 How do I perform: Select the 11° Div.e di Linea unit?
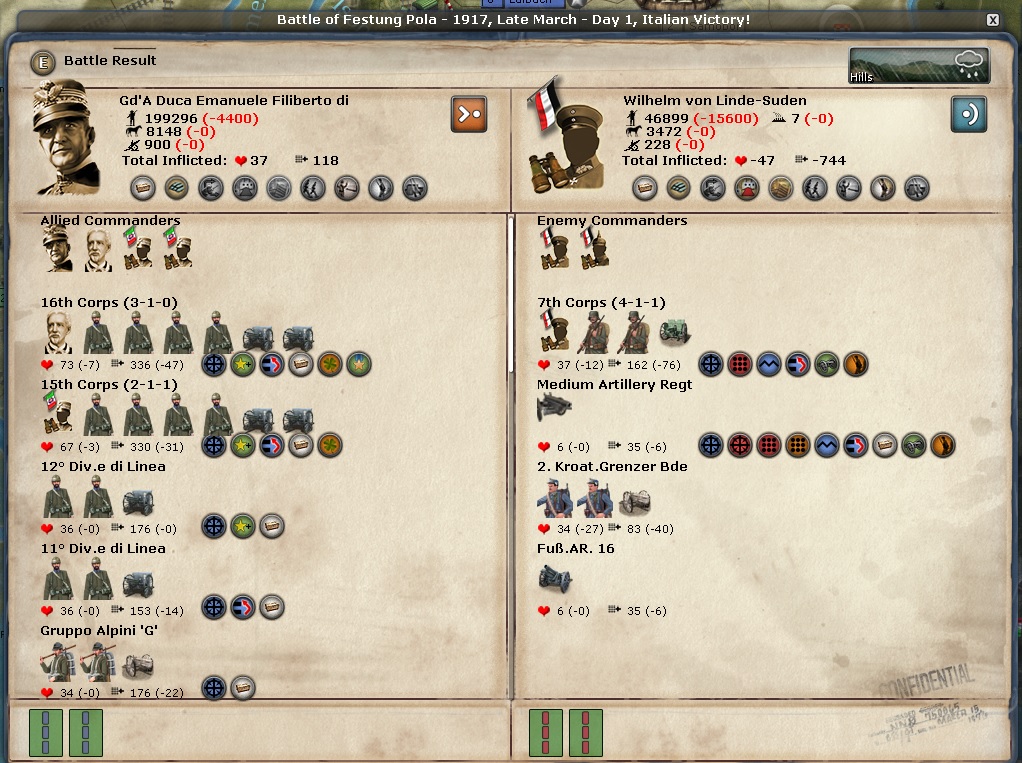103,549
